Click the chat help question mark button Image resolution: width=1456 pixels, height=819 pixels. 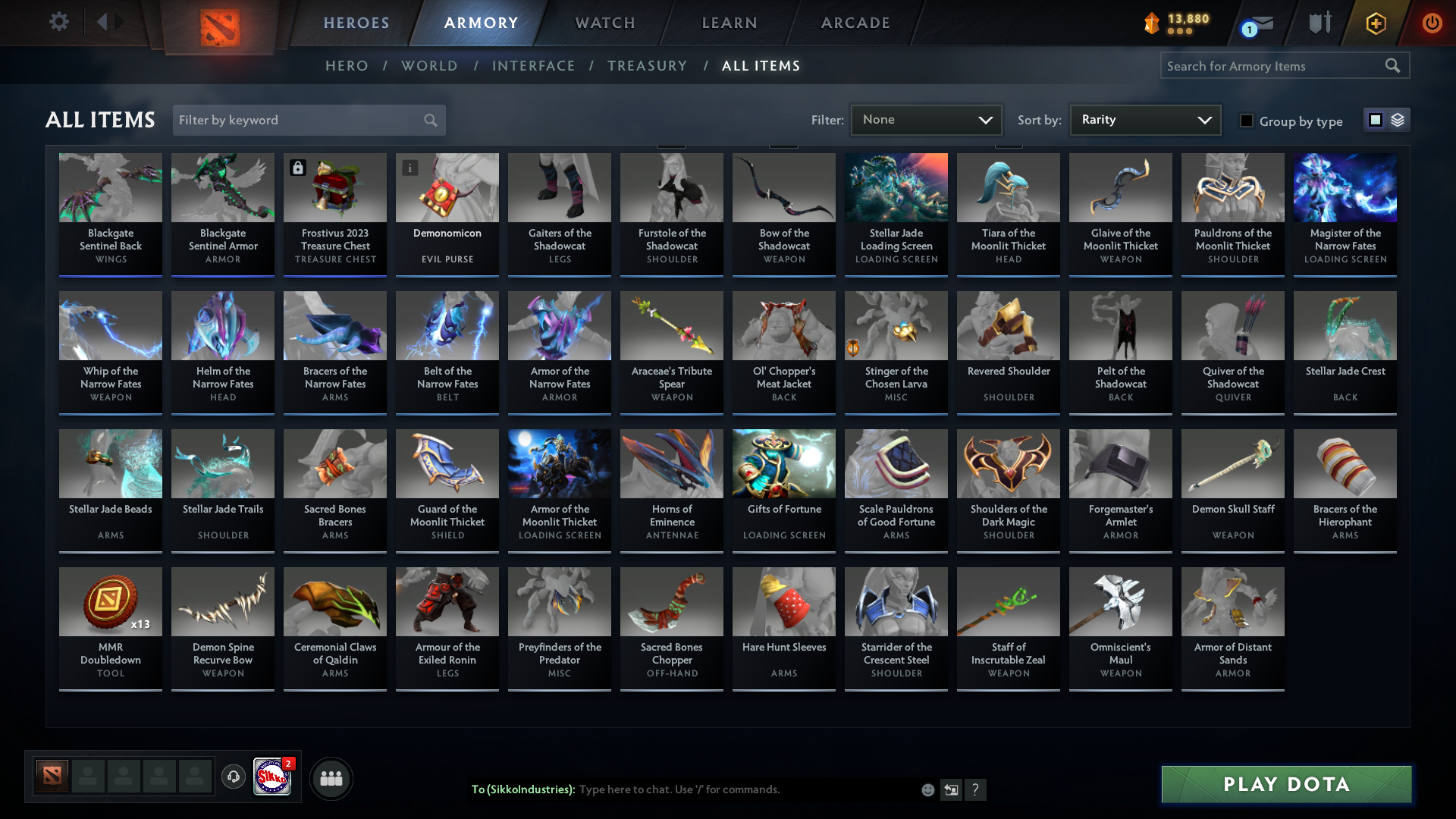(977, 790)
